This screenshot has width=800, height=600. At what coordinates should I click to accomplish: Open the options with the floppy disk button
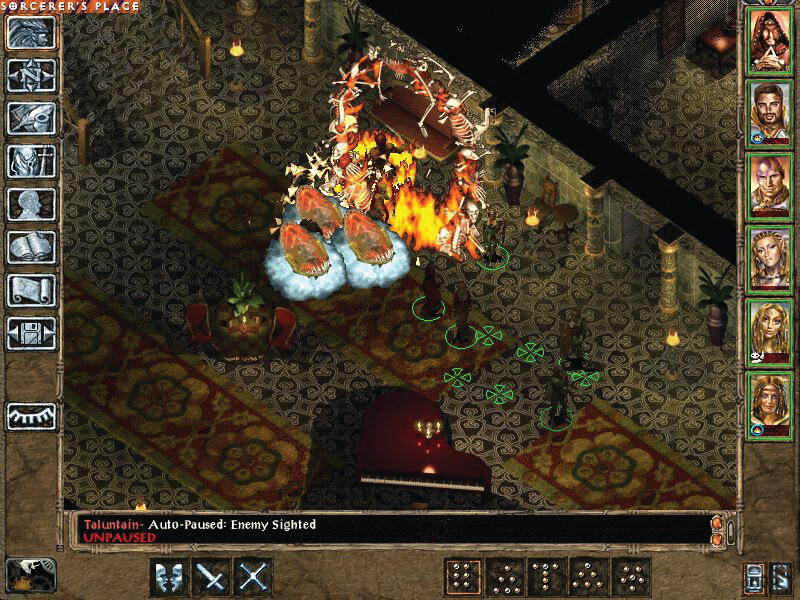coord(32,333)
